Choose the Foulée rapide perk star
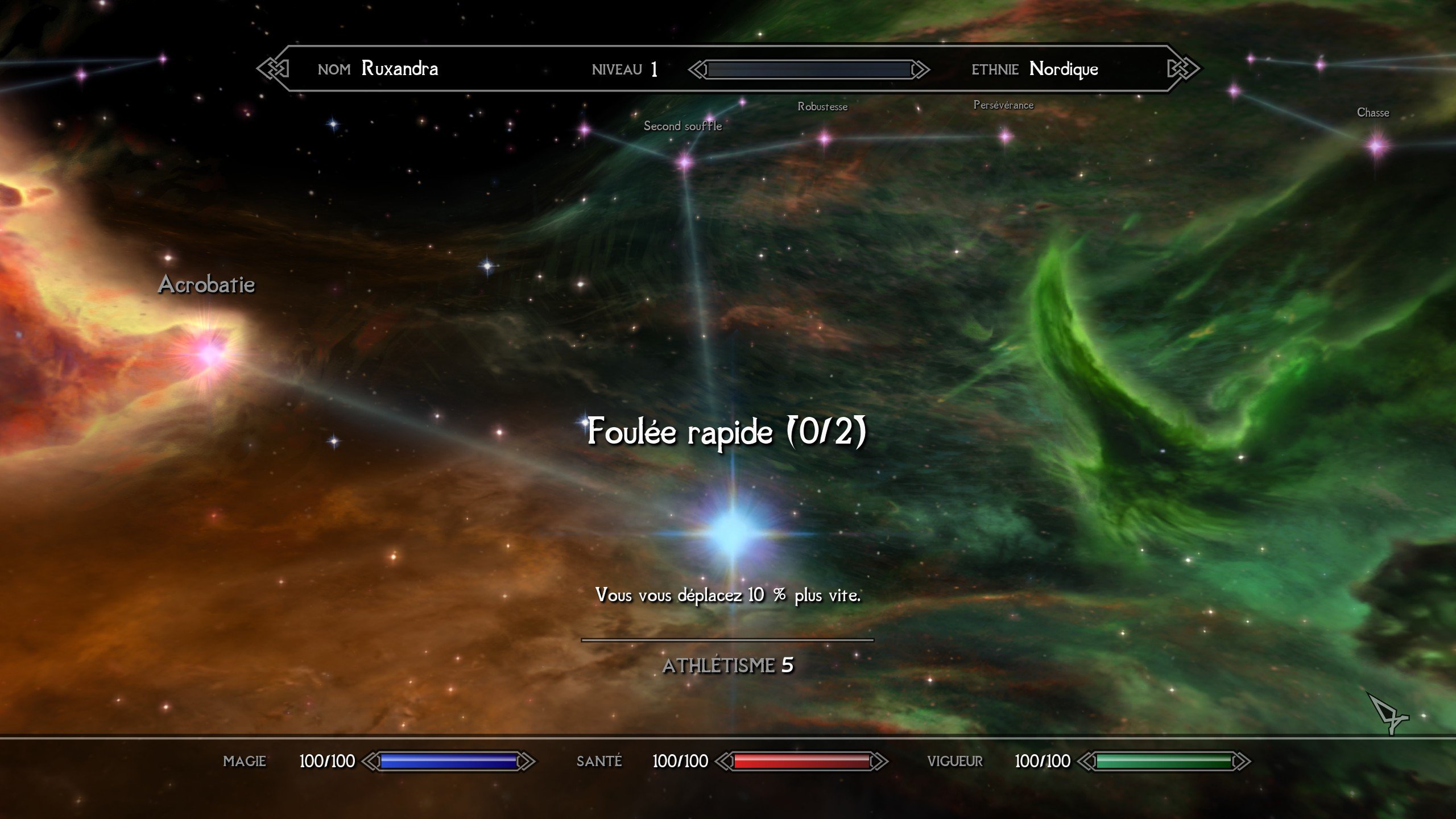Image resolution: width=1456 pixels, height=819 pixels. pos(732,533)
